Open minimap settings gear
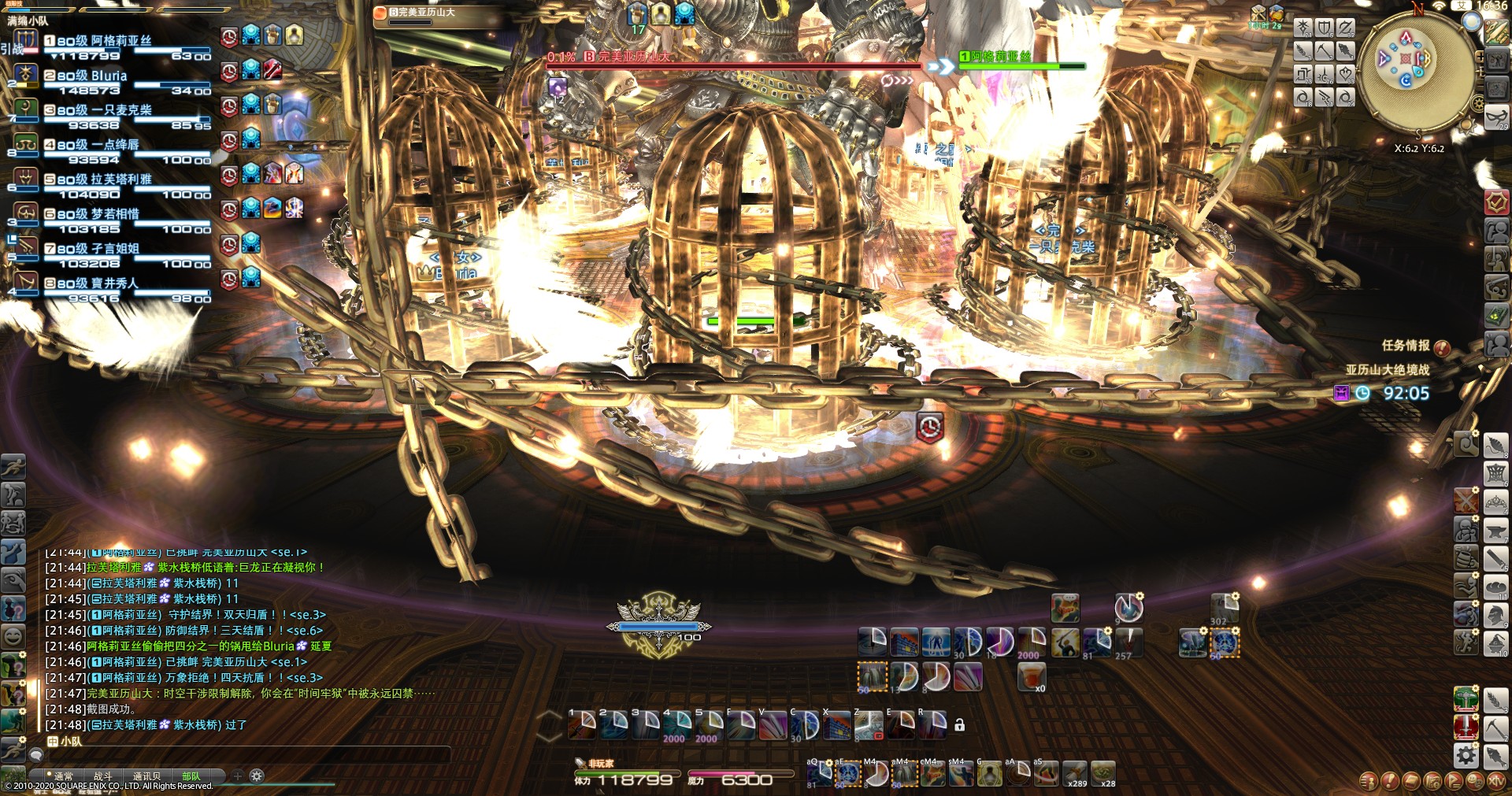1512x796 pixels. [x=1477, y=104]
